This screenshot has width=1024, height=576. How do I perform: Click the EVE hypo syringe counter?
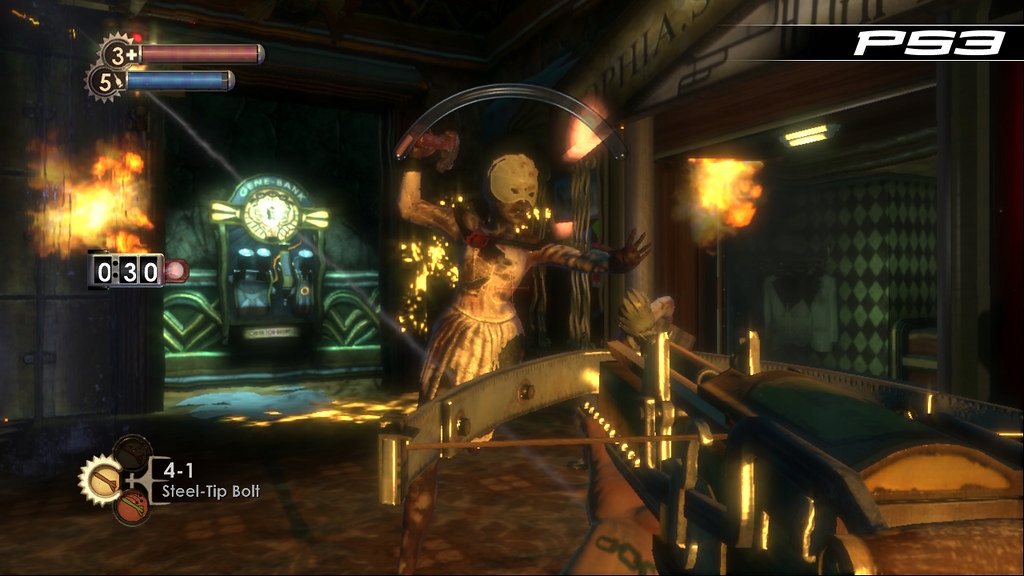click(105, 82)
